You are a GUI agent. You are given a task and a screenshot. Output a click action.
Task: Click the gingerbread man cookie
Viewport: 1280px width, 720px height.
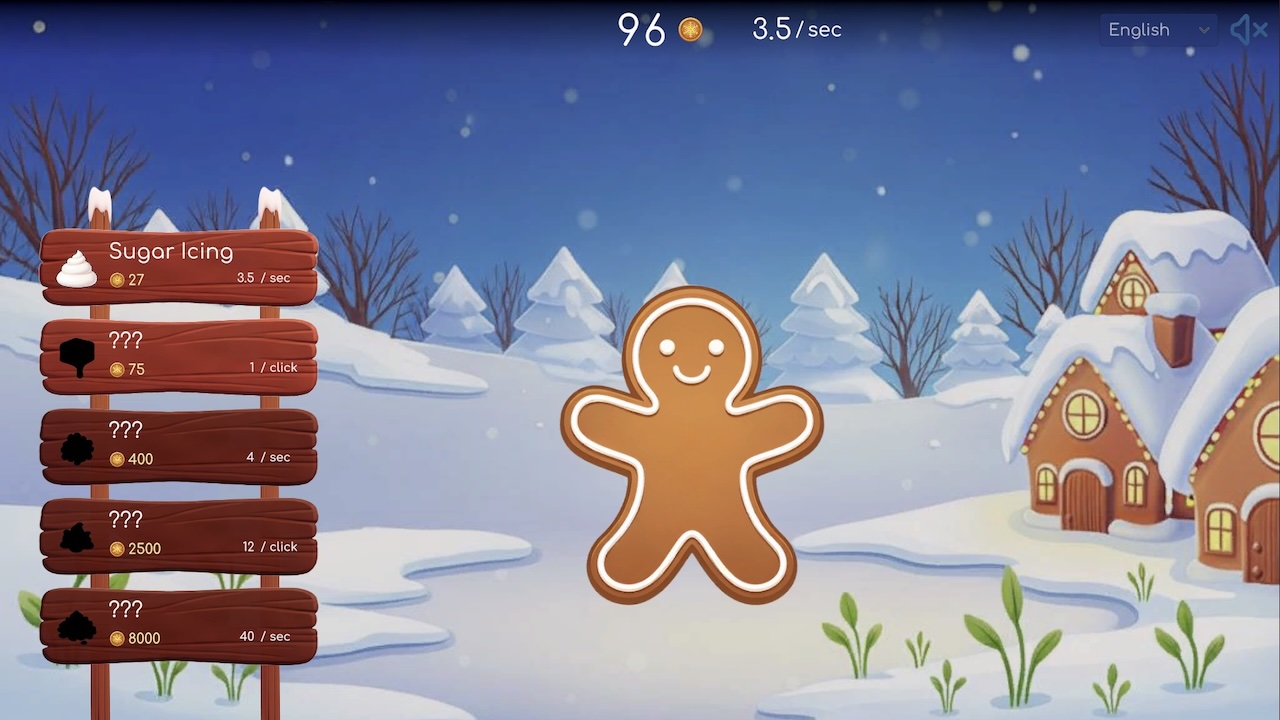tap(695, 440)
